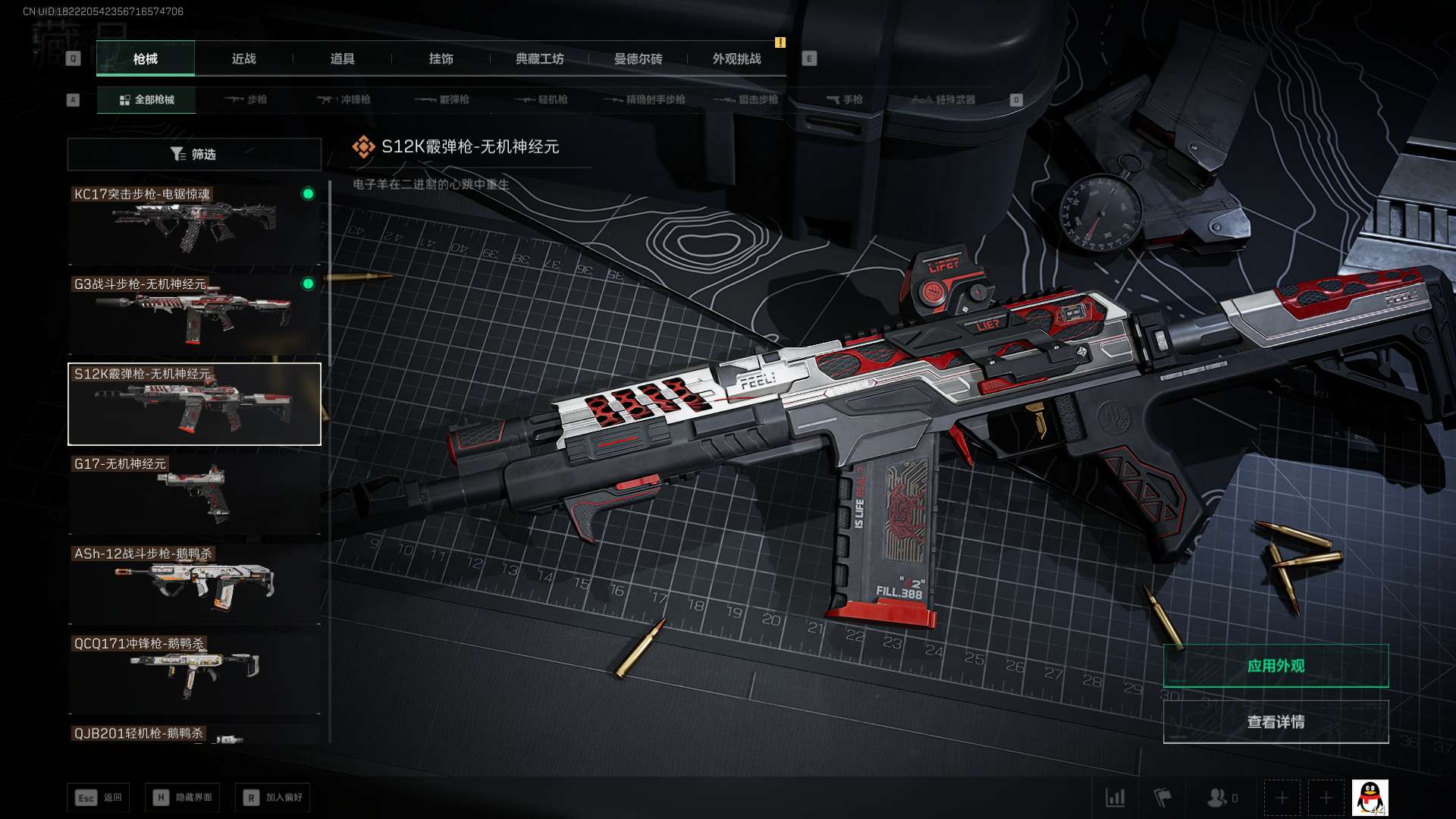Filter weapons by 步枪 rifle category
The image size is (1456, 819).
pos(246,99)
